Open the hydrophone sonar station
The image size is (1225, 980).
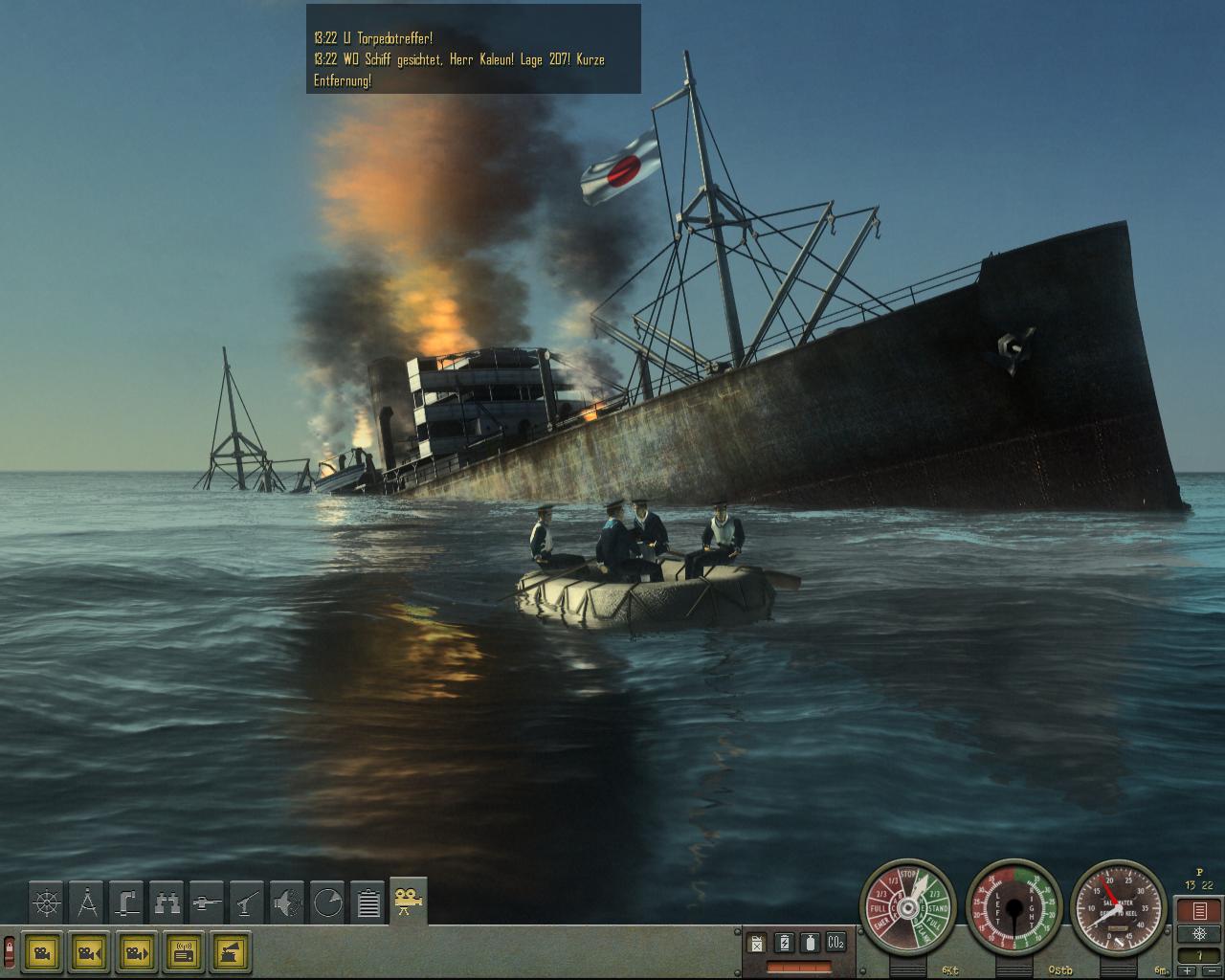tap(288, 902)
